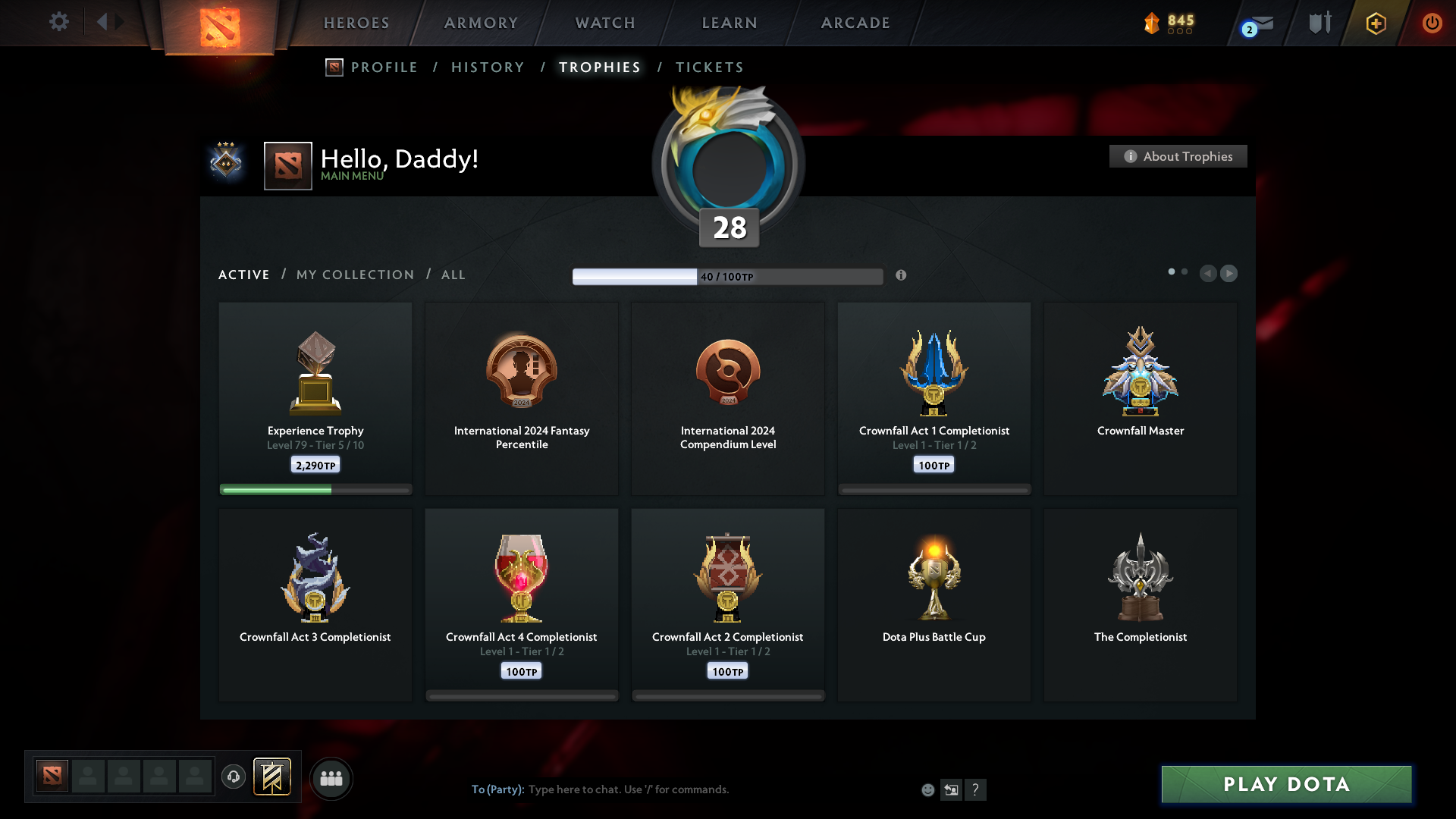1456x819 pixels.
Task: Select the ACTIVE trophy filter
Action: 243,275
